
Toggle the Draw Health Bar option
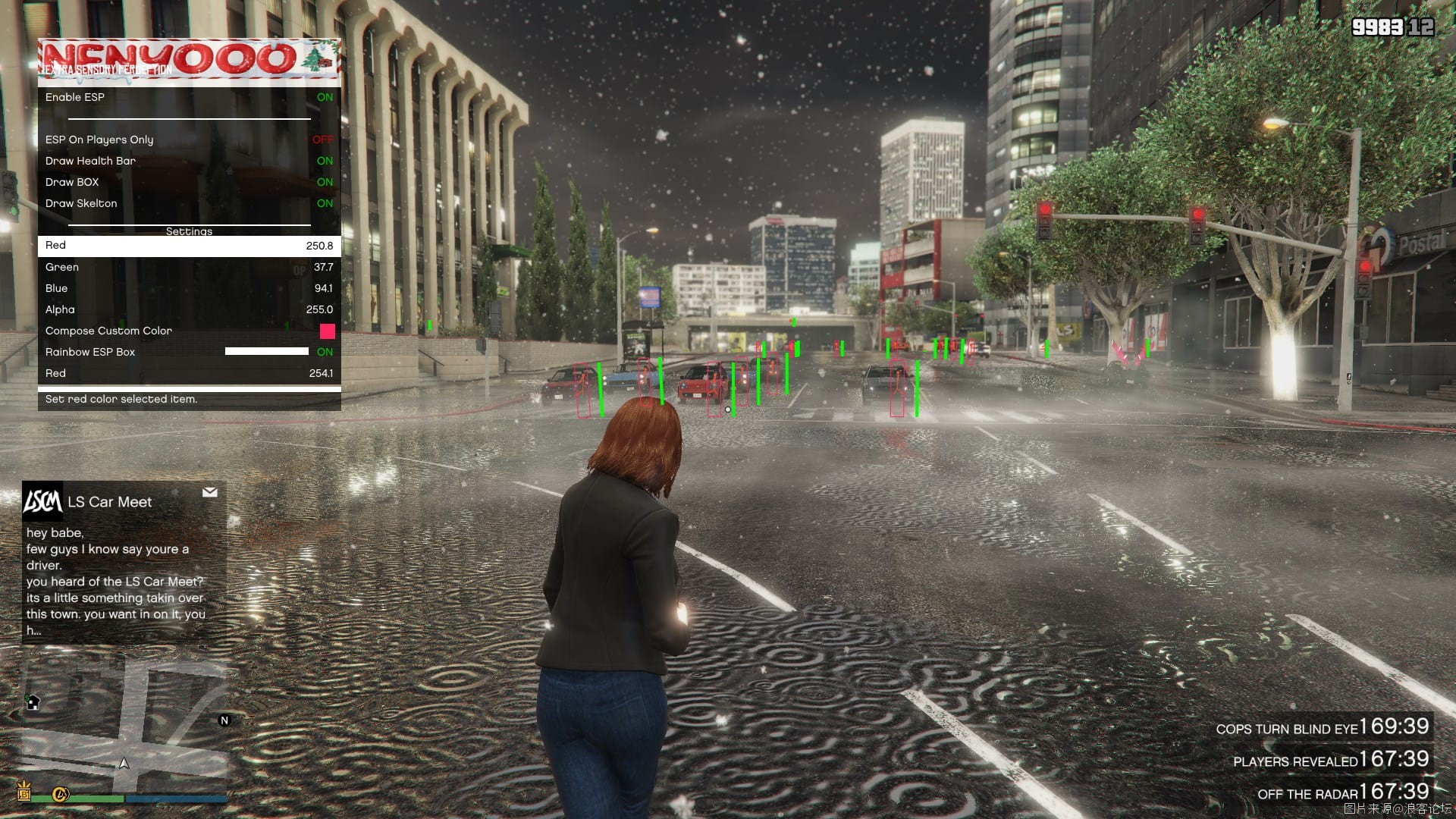pyautogui.click(x=189, y=161)
